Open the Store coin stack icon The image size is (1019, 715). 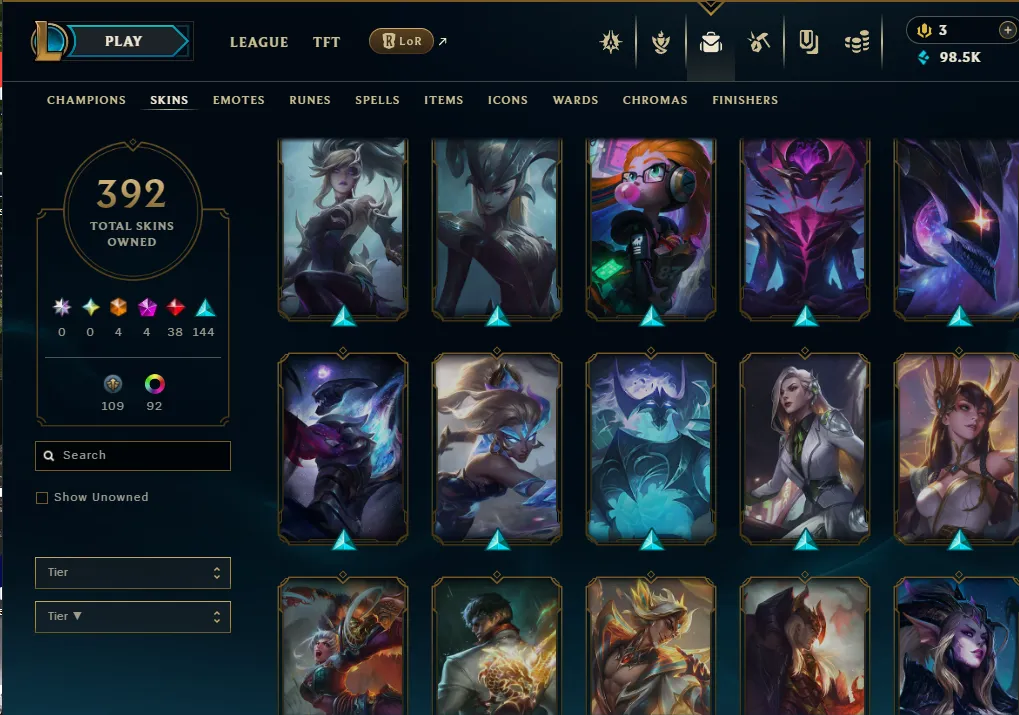click(x=857, y=42)
